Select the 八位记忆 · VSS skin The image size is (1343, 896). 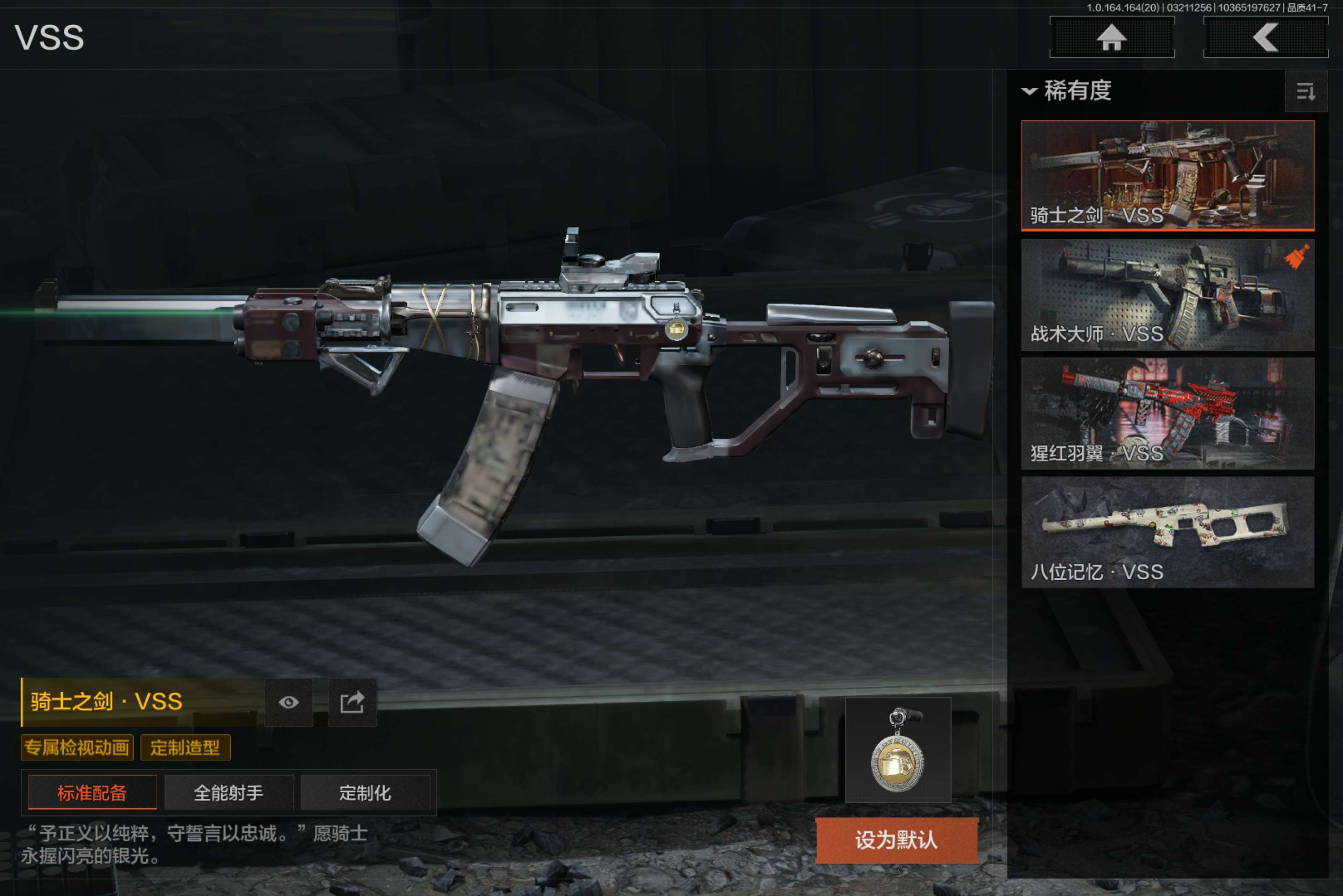point(1167,532)
